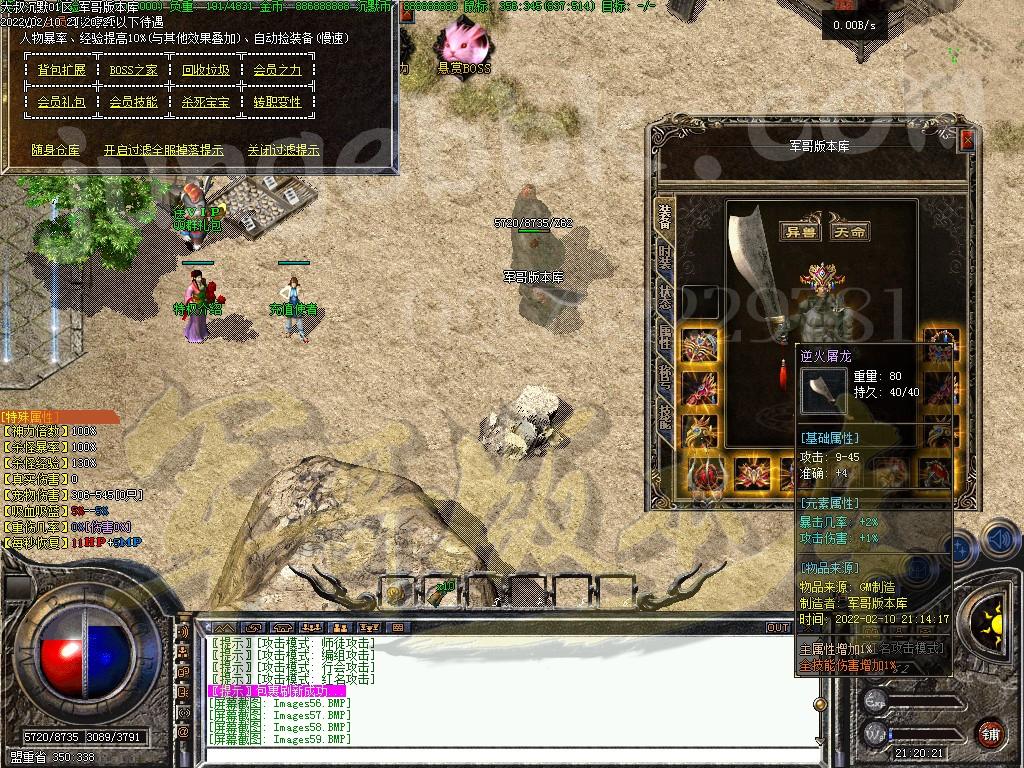Screen dimensions: 1024x768
Task: Select the BOSS之家 menu link
Action: point(134,70)
